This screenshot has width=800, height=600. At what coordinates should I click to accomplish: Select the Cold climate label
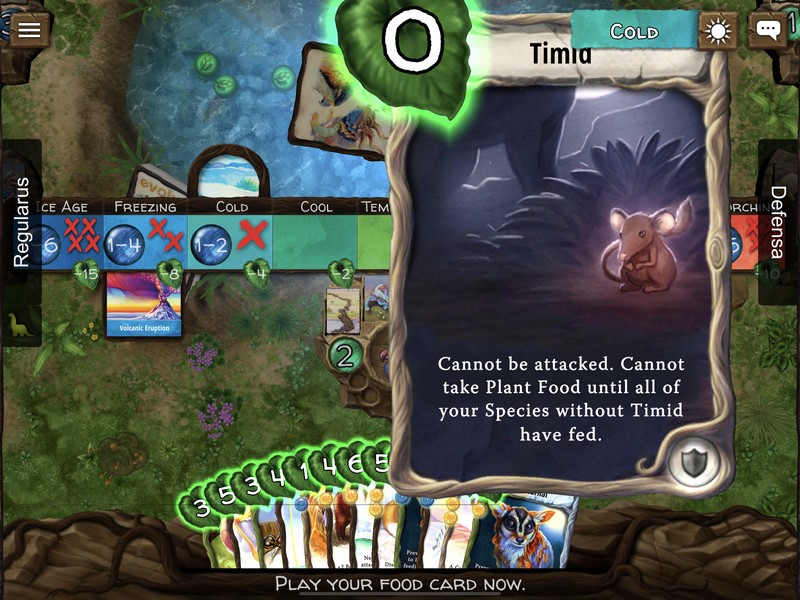(x=633, y=31)
